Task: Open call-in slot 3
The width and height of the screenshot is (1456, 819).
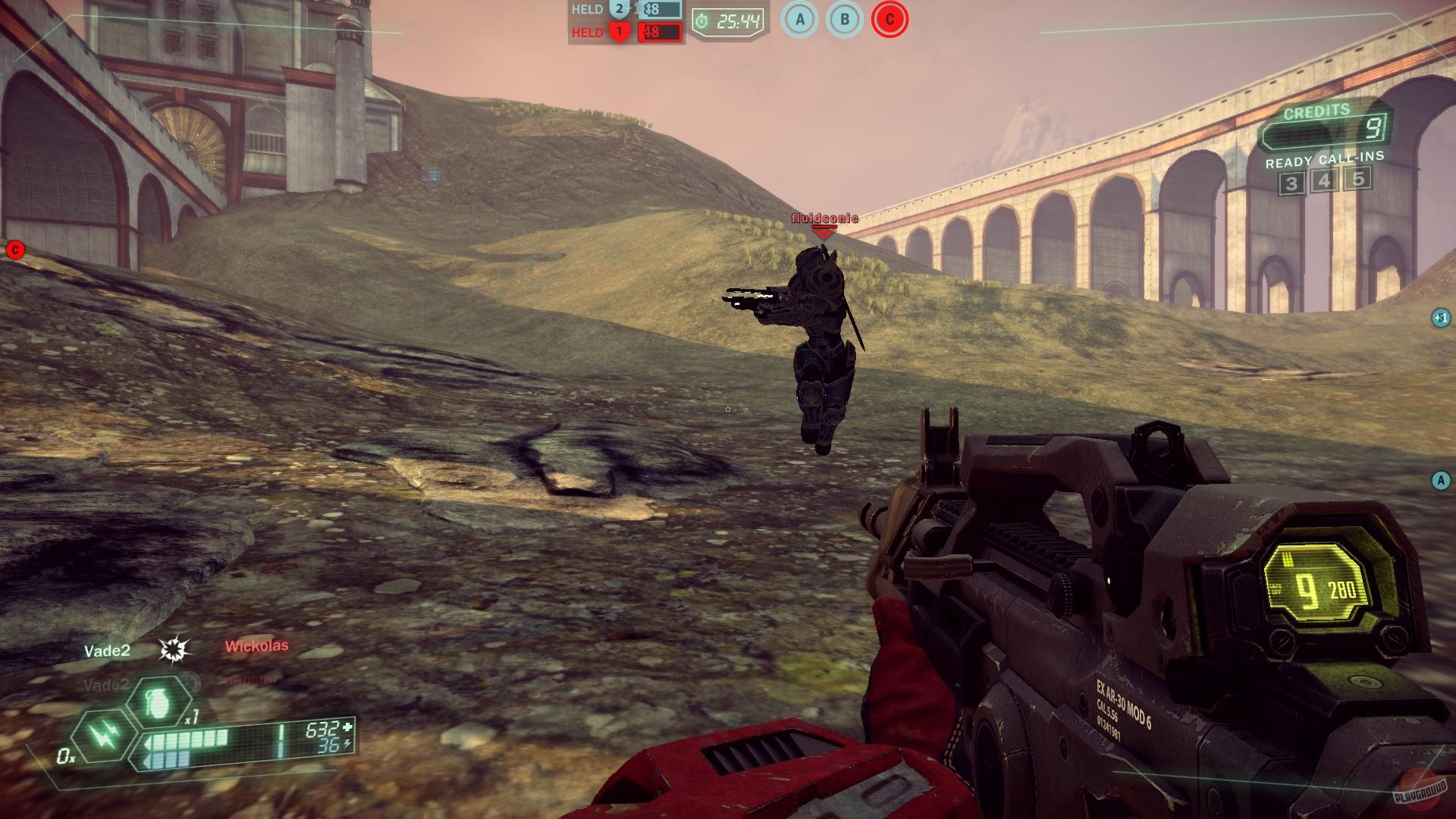Action: pos(1291,182)
